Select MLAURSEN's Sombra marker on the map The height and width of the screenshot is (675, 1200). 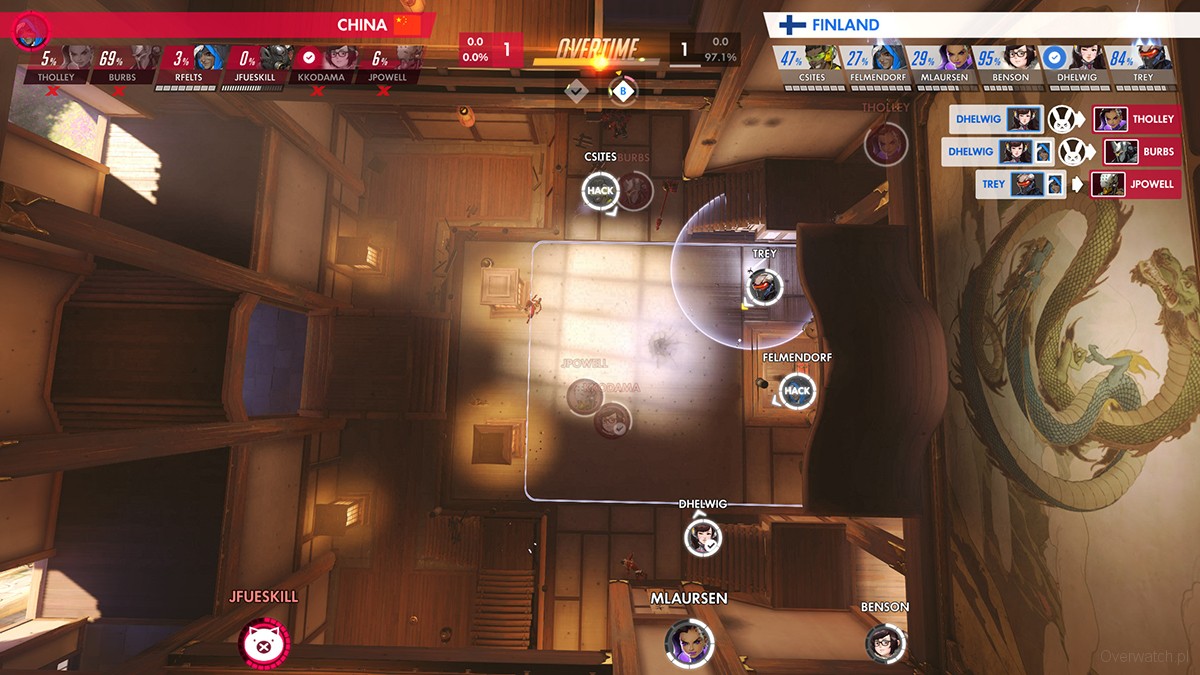tap(689, 641)
